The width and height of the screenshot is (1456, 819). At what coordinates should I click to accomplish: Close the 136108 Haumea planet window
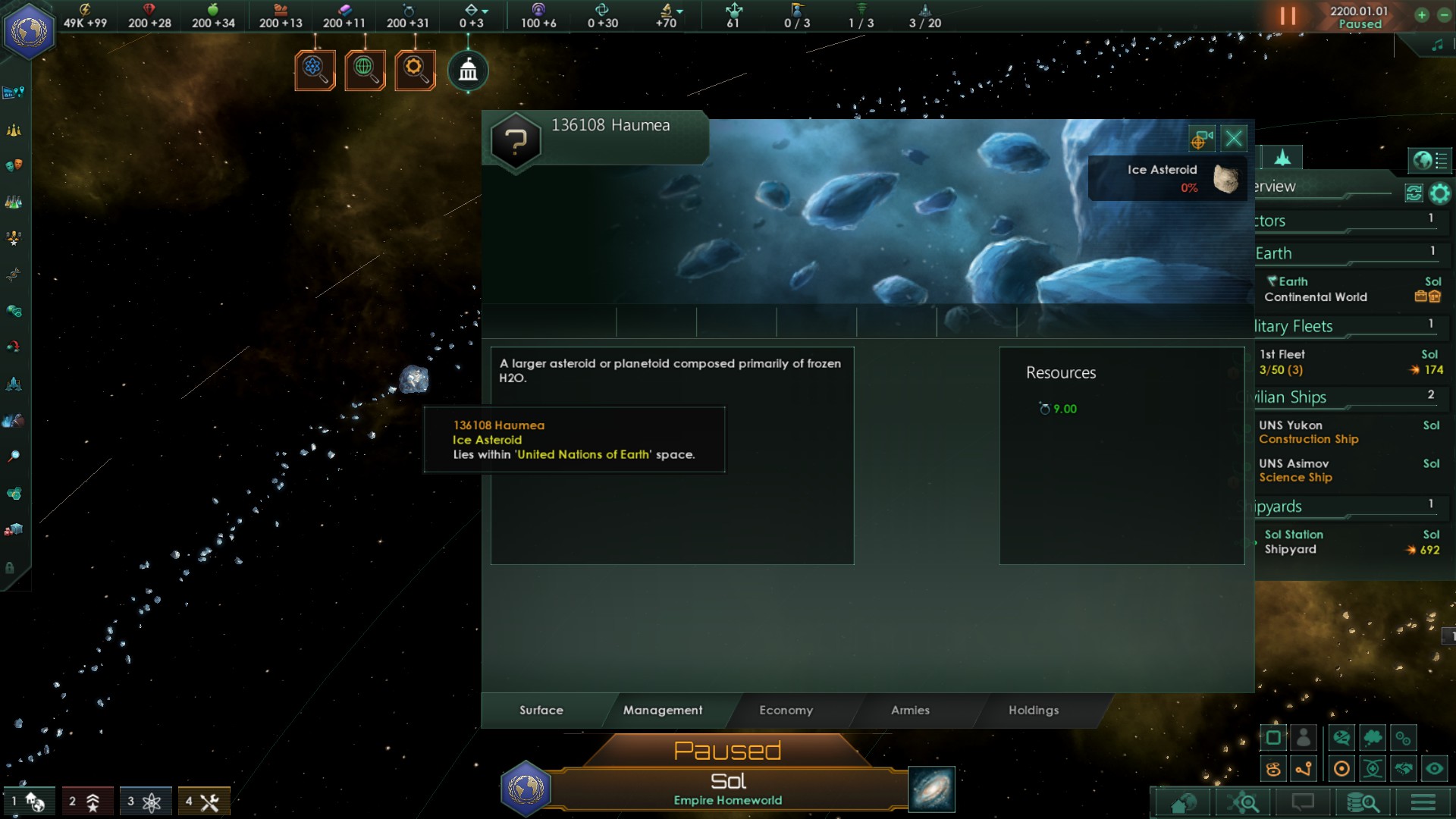point(1234,139)
